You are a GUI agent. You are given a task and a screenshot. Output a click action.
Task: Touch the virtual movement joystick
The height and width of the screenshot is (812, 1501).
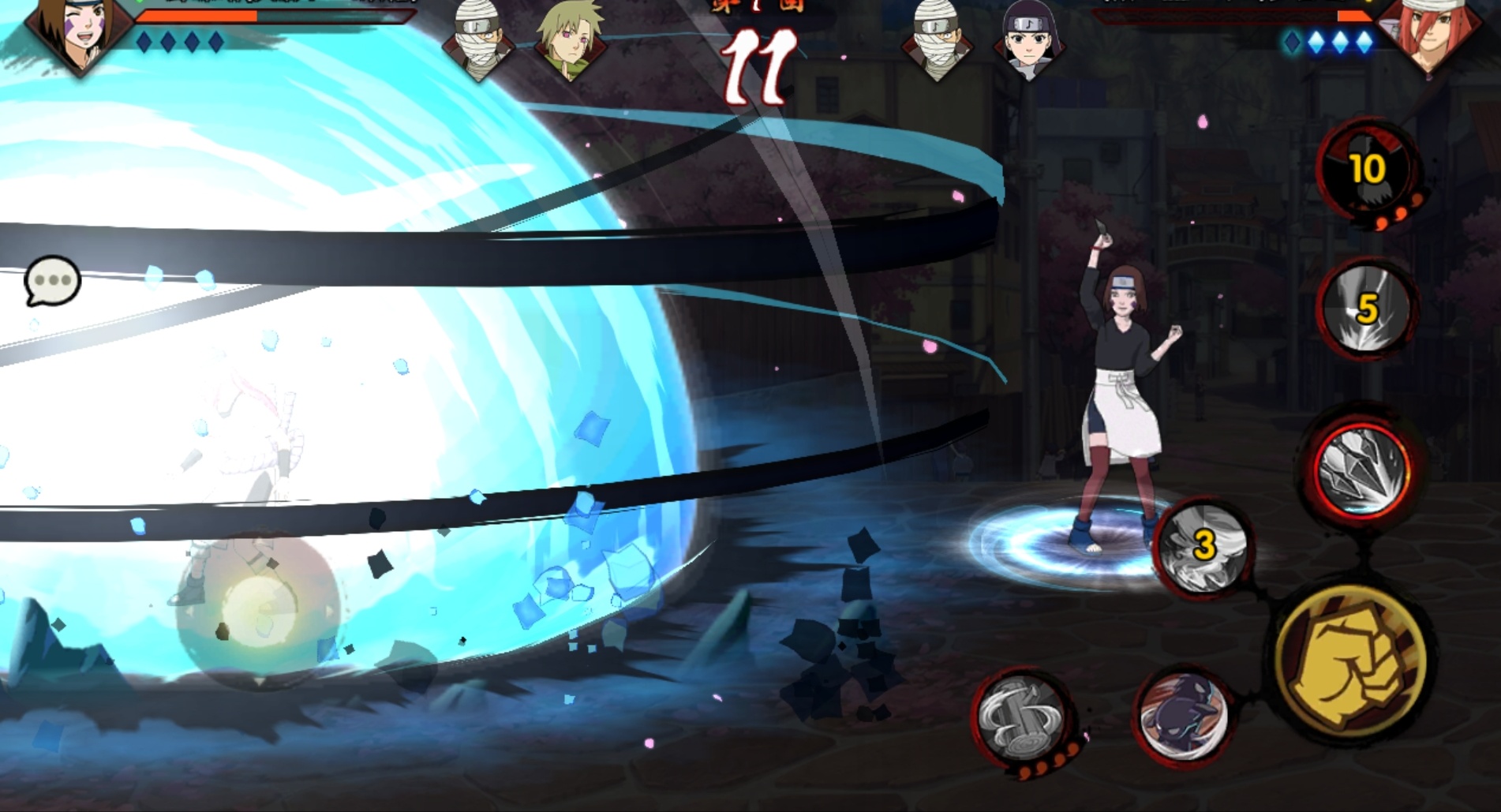pyautogui.click(x=258, y=608)
